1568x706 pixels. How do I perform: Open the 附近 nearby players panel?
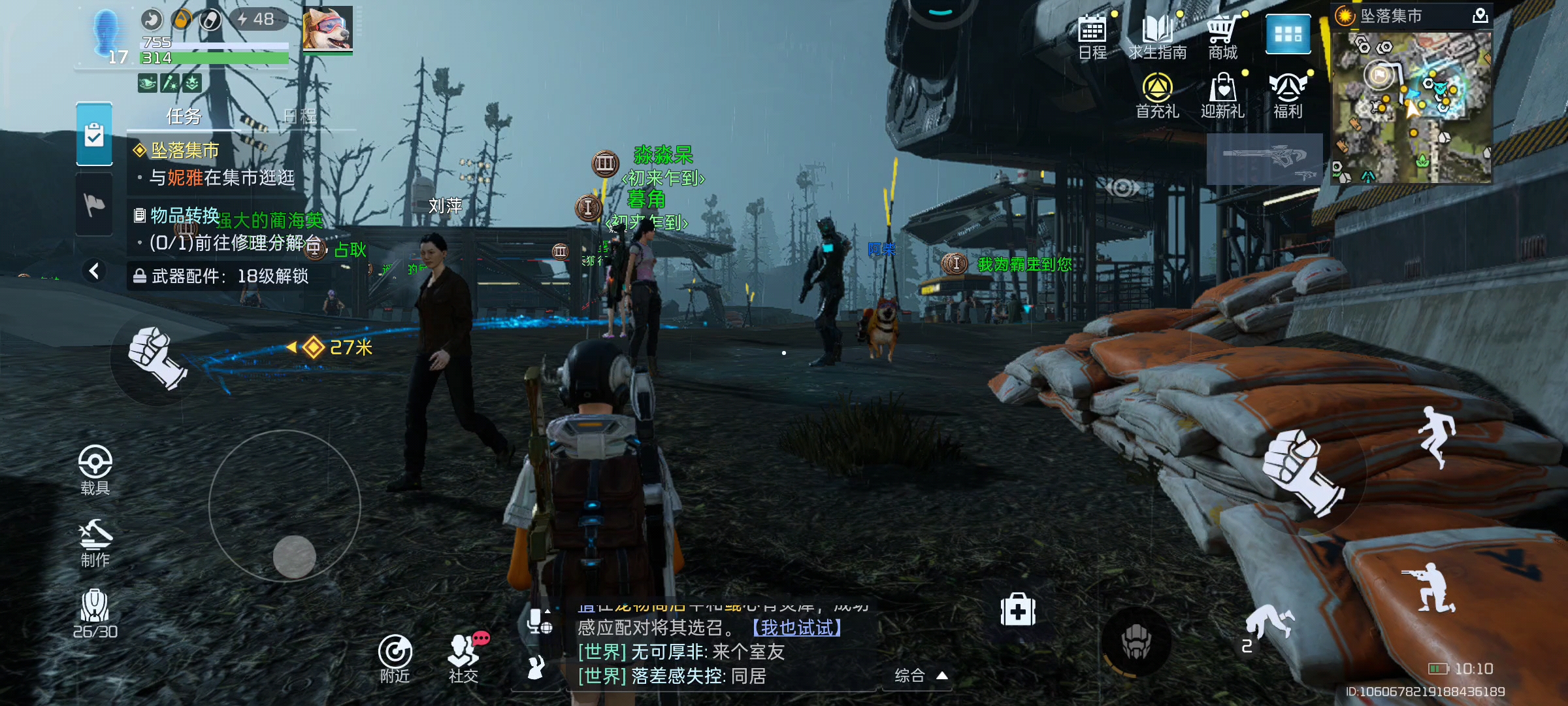[x=395, y=658]
